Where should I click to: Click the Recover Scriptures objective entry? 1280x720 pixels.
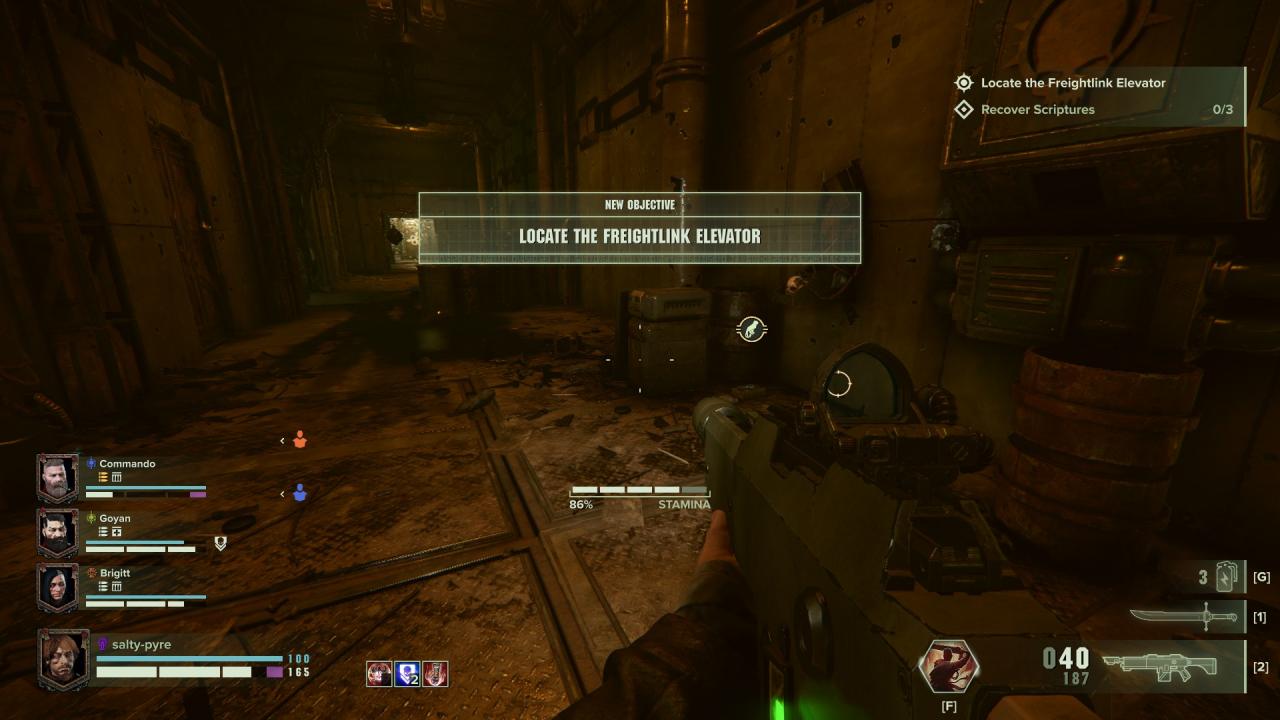pos(1037,110)
